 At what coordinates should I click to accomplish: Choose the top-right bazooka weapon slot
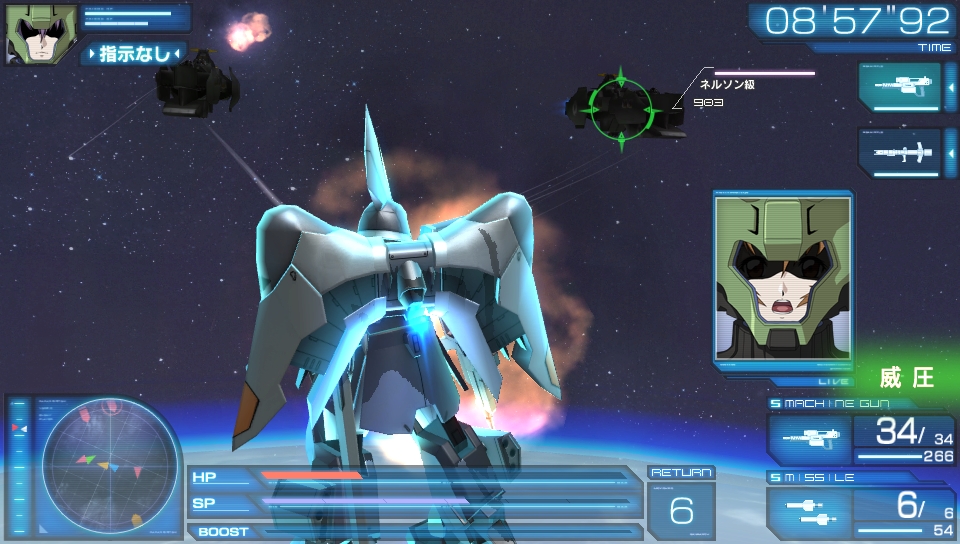[x=899, y=153]
